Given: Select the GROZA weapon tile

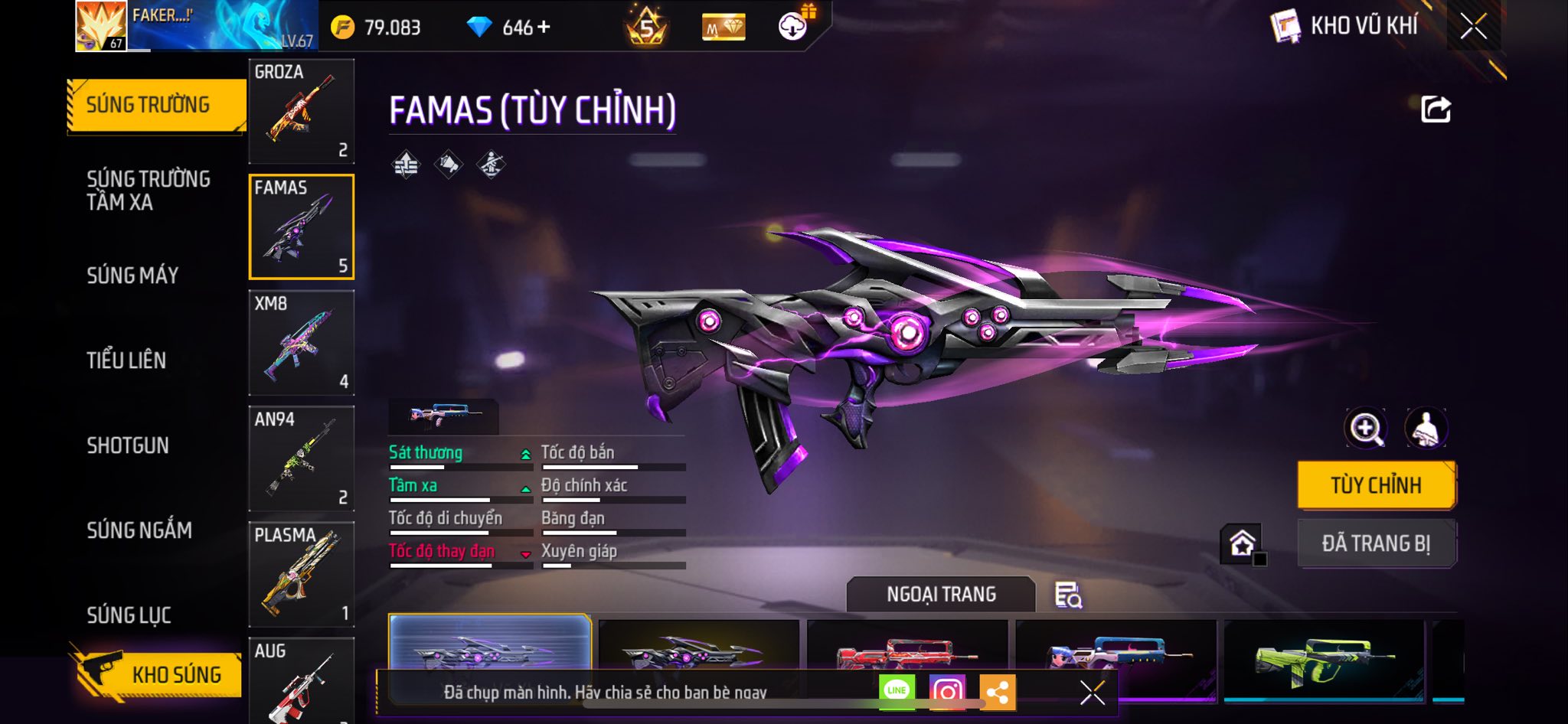Looking at the screenshot, I should [302, 111].
